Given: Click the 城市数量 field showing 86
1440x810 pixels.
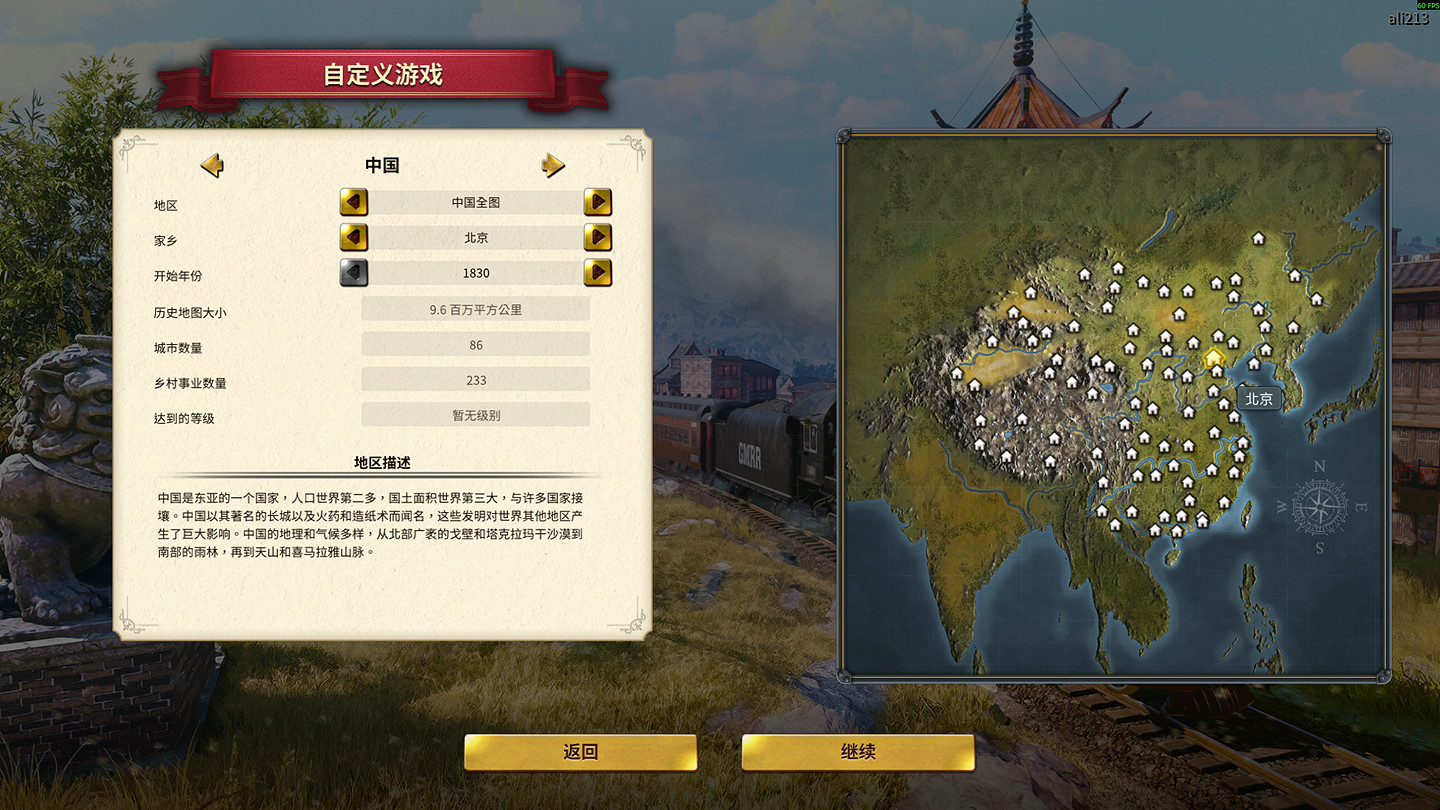Looking at the screenshot, I should tap(476, 344).
